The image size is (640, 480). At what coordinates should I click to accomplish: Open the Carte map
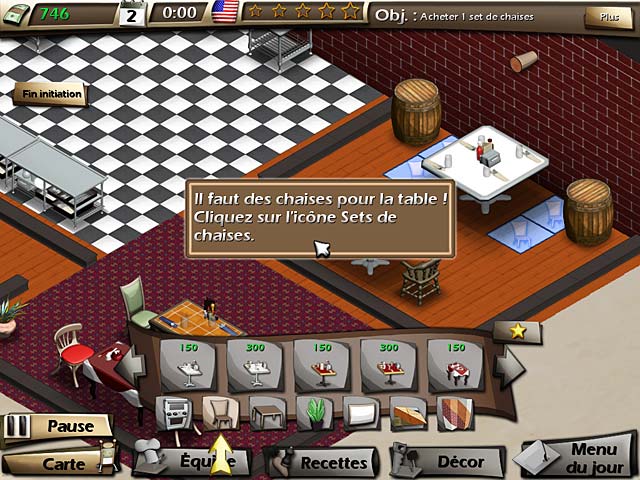tap(62, 463)
